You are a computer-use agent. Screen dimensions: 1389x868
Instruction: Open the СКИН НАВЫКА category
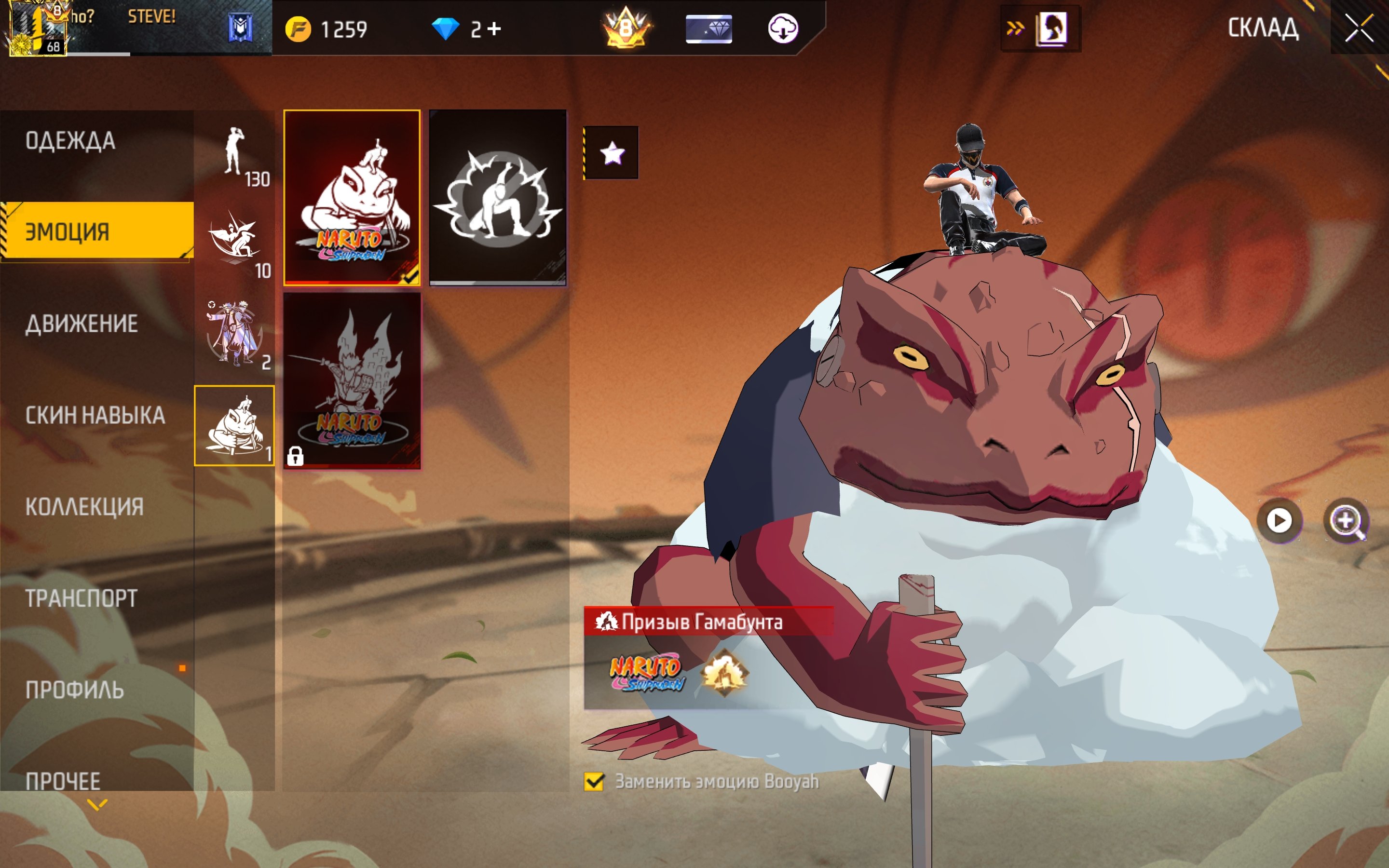95,415
